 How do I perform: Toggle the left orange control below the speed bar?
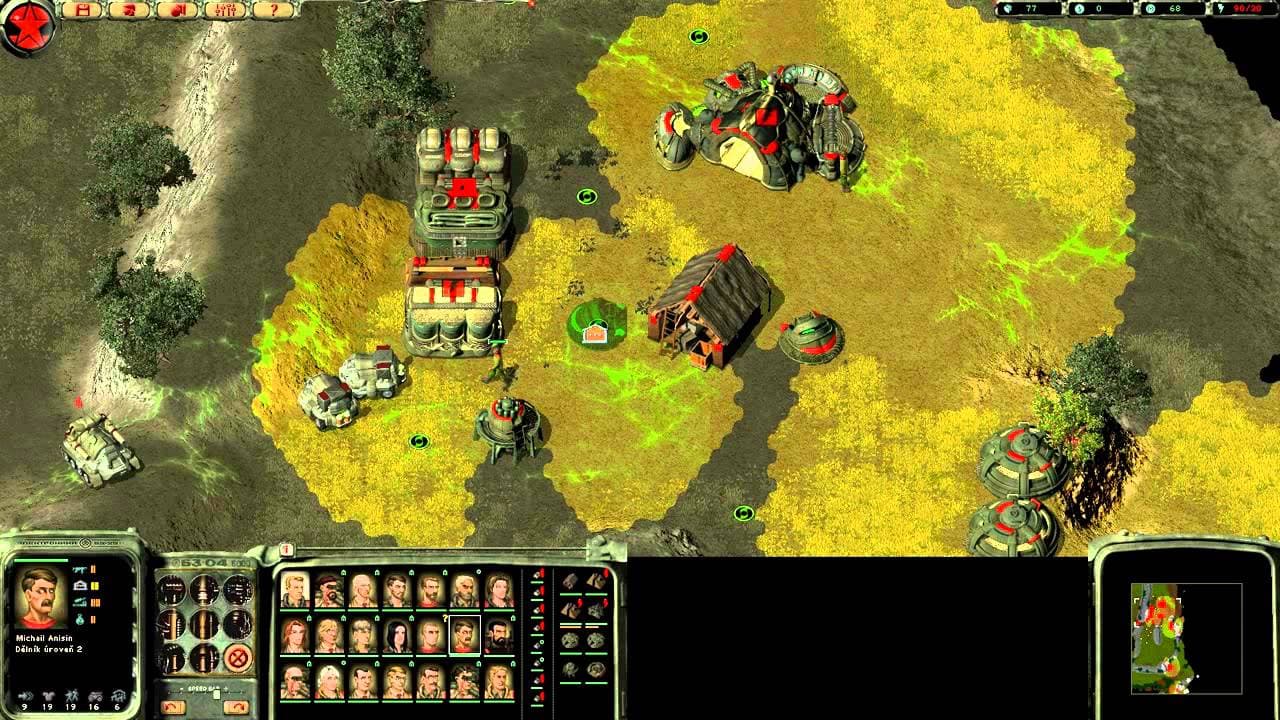173,705
